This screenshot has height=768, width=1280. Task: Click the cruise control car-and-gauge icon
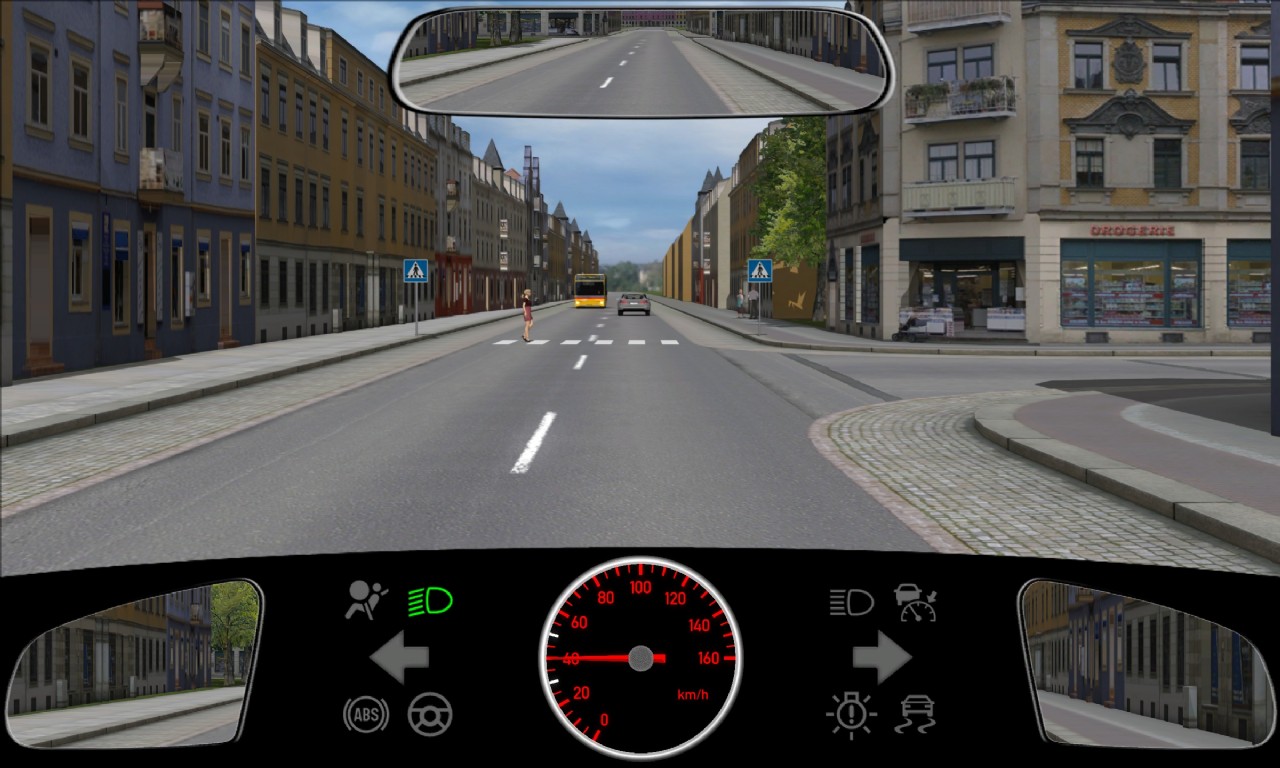tap(915, 602)
